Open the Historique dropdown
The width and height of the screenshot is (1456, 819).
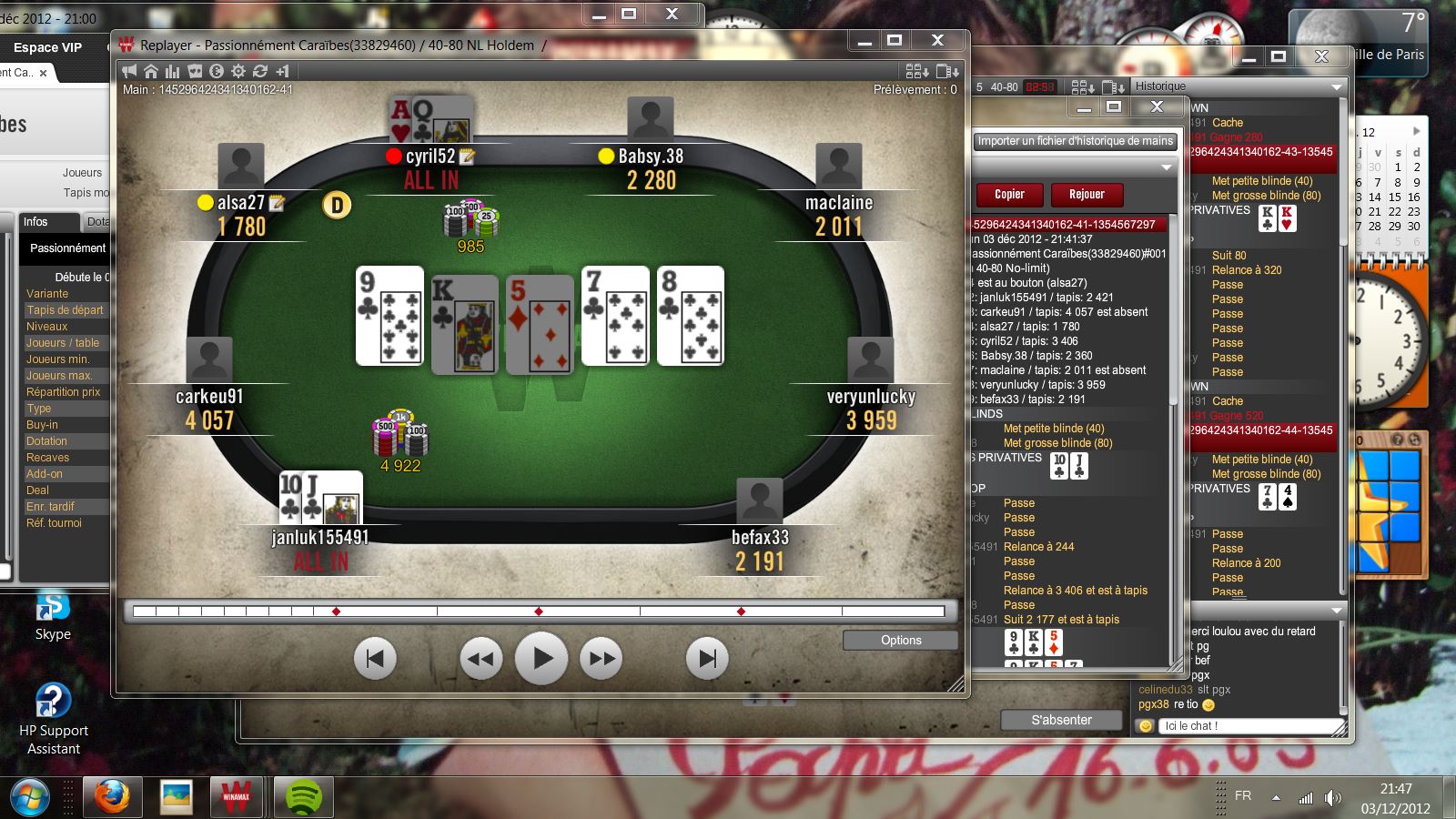(x=1337, y=86)
